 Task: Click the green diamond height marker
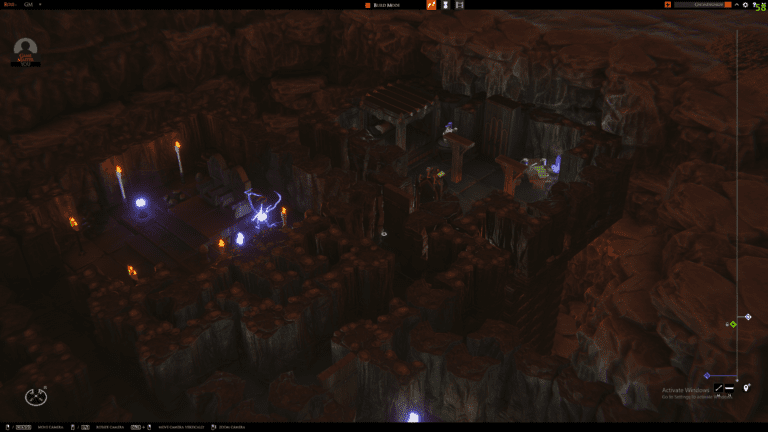click(x=733, y=324)
